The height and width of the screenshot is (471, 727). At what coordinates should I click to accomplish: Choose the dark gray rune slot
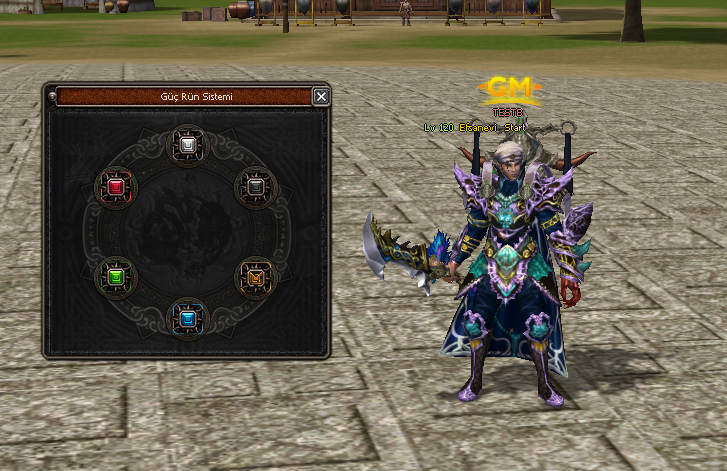[x=255, y=187]
